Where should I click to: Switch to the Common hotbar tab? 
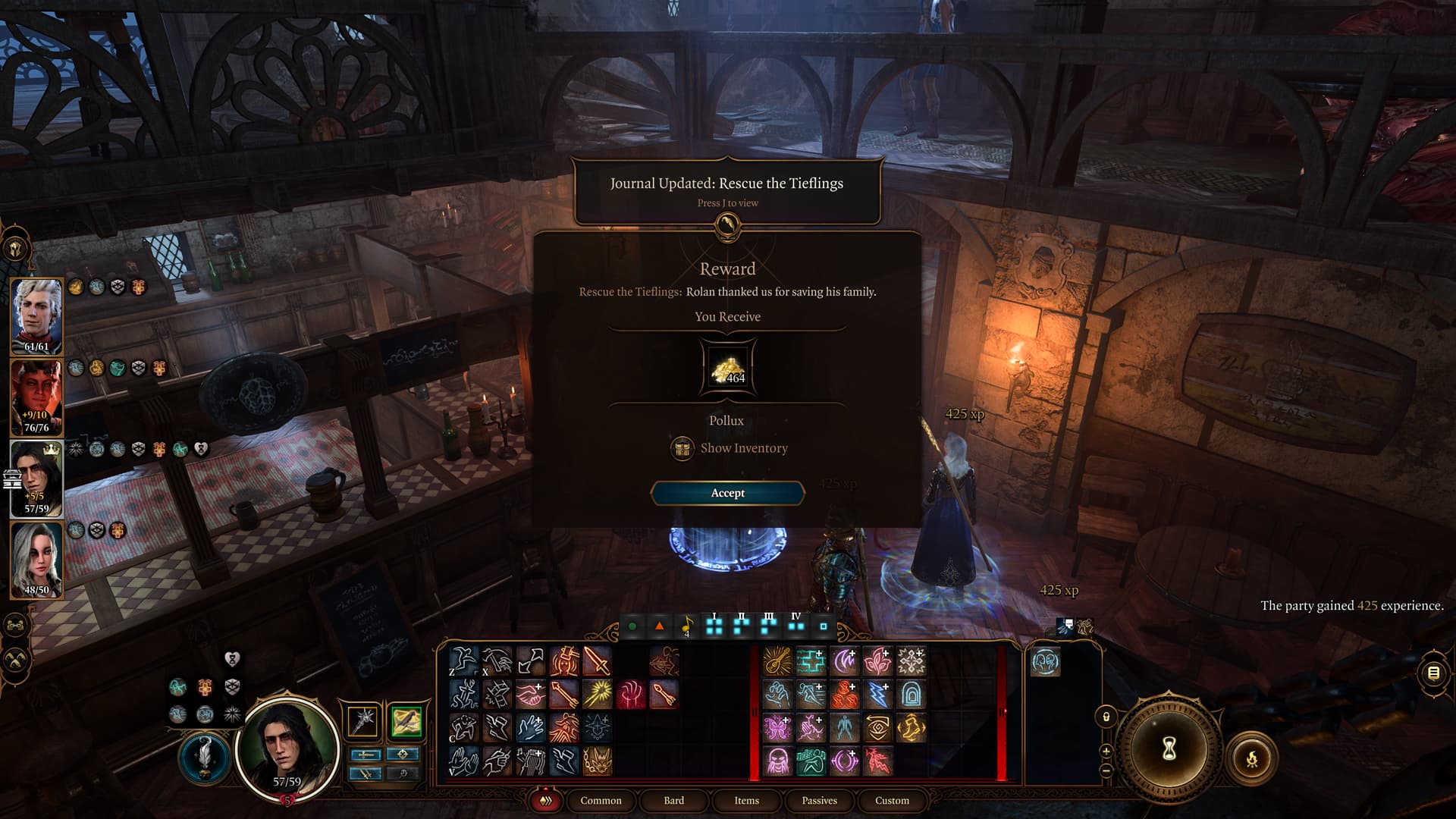601,800
